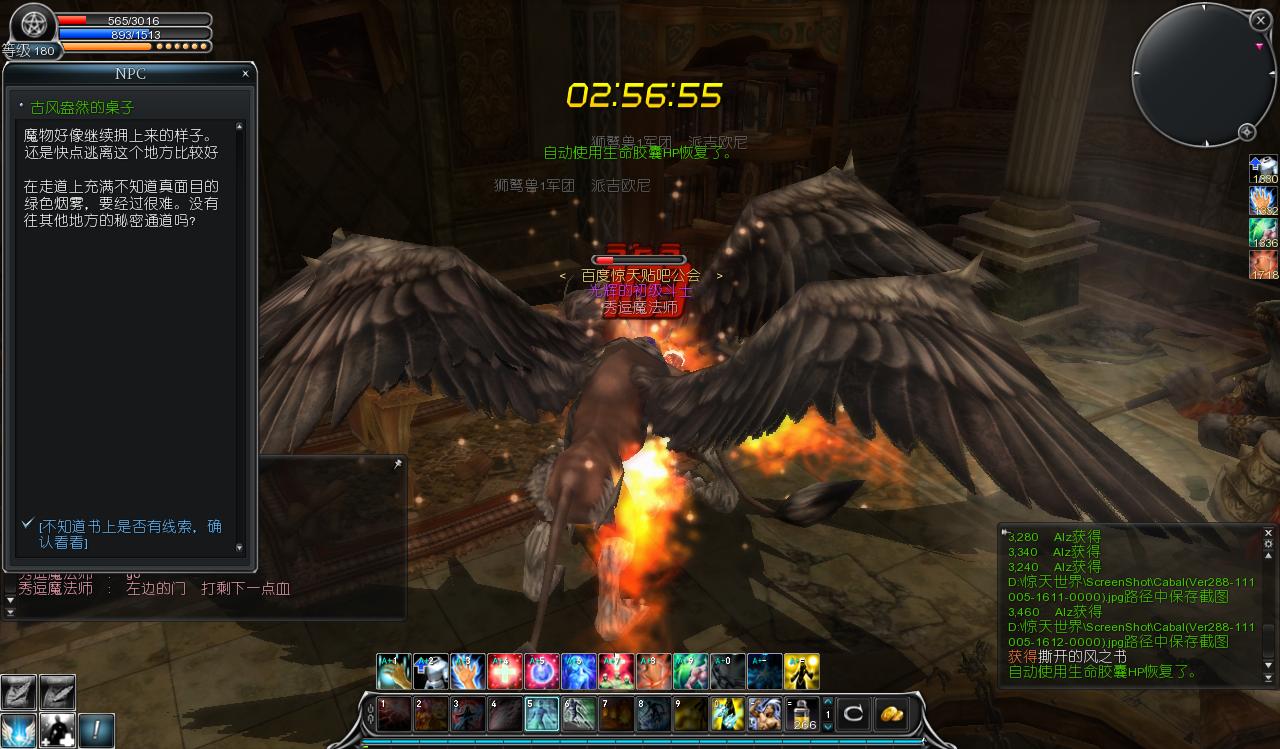Use the potion in the slot showing 266

click(803, 714)
